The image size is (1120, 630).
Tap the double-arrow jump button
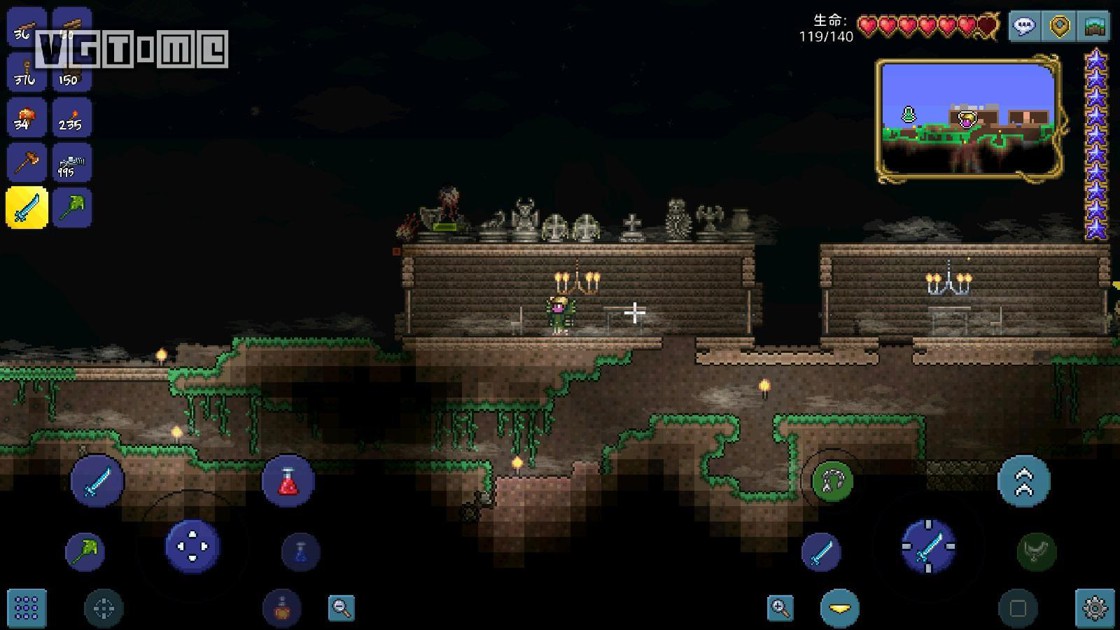tap(1024, 481)
